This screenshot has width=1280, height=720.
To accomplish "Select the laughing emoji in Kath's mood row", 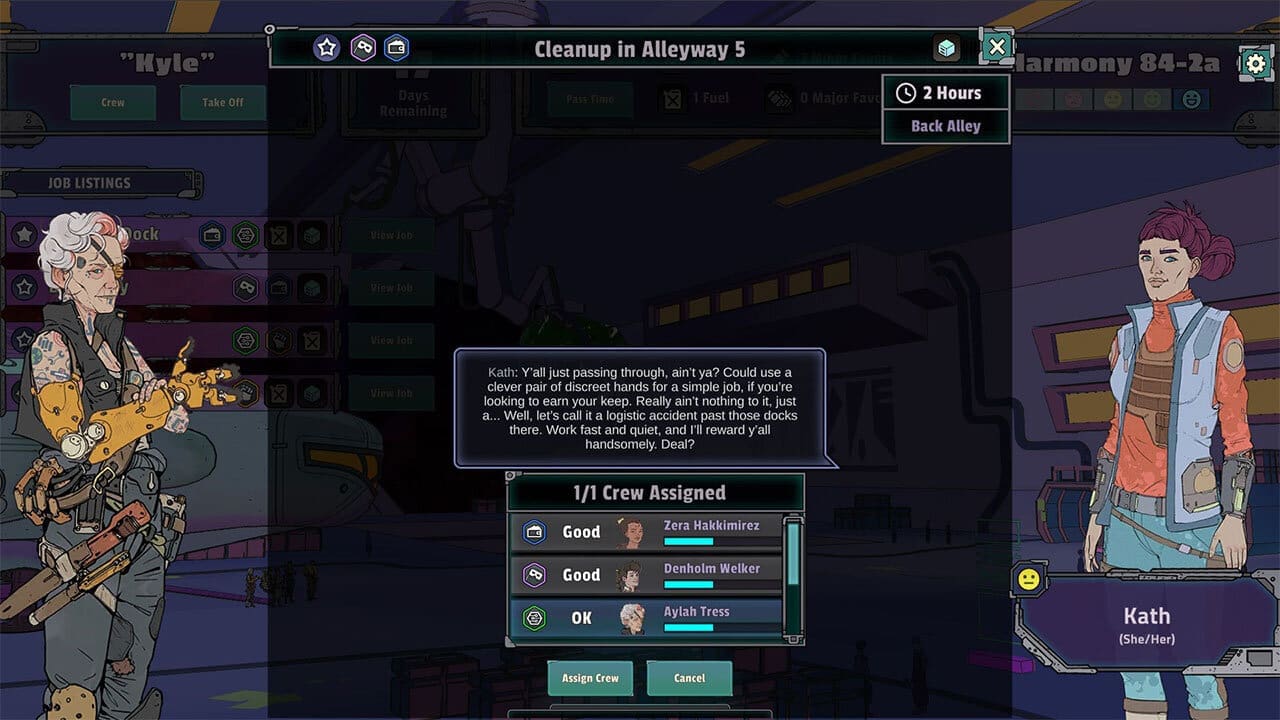I will [1191, 99].
